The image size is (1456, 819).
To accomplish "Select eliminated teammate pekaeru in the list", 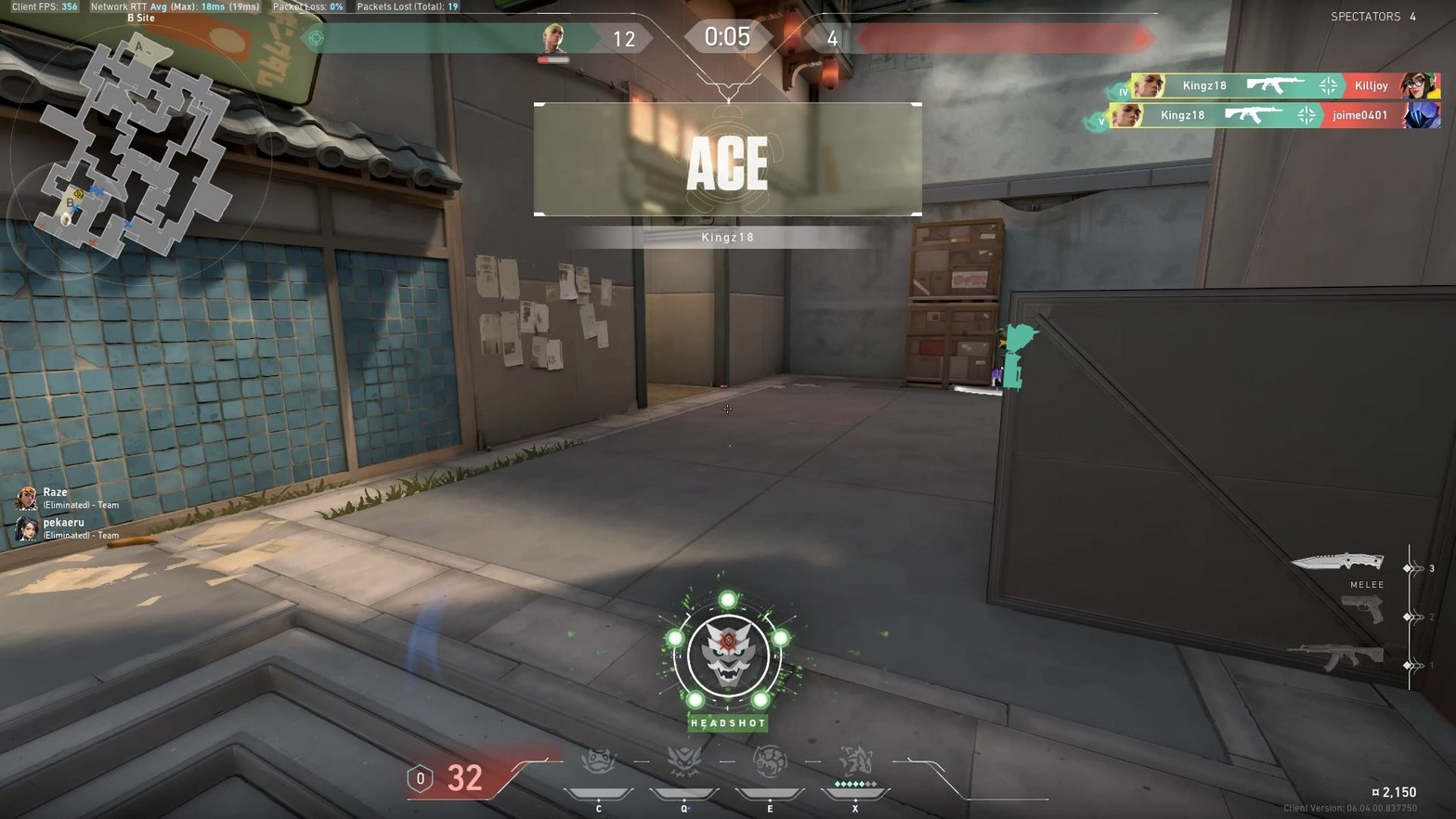I will click(x=63, y=527).
